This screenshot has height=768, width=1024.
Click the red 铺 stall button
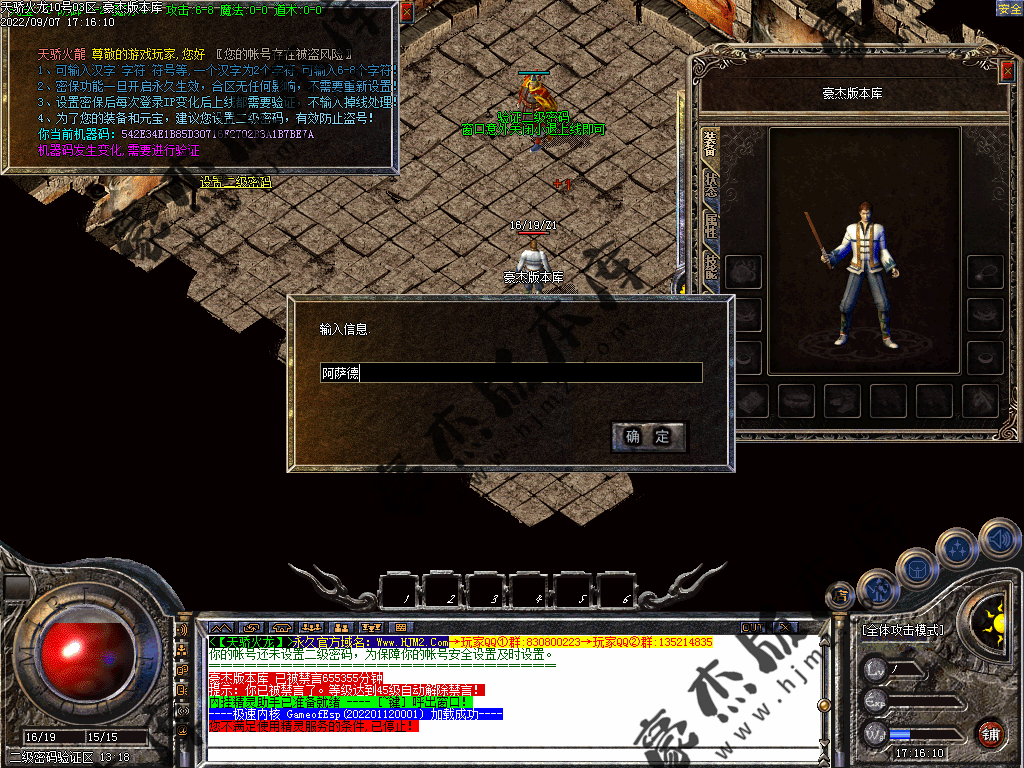(990, 733)
